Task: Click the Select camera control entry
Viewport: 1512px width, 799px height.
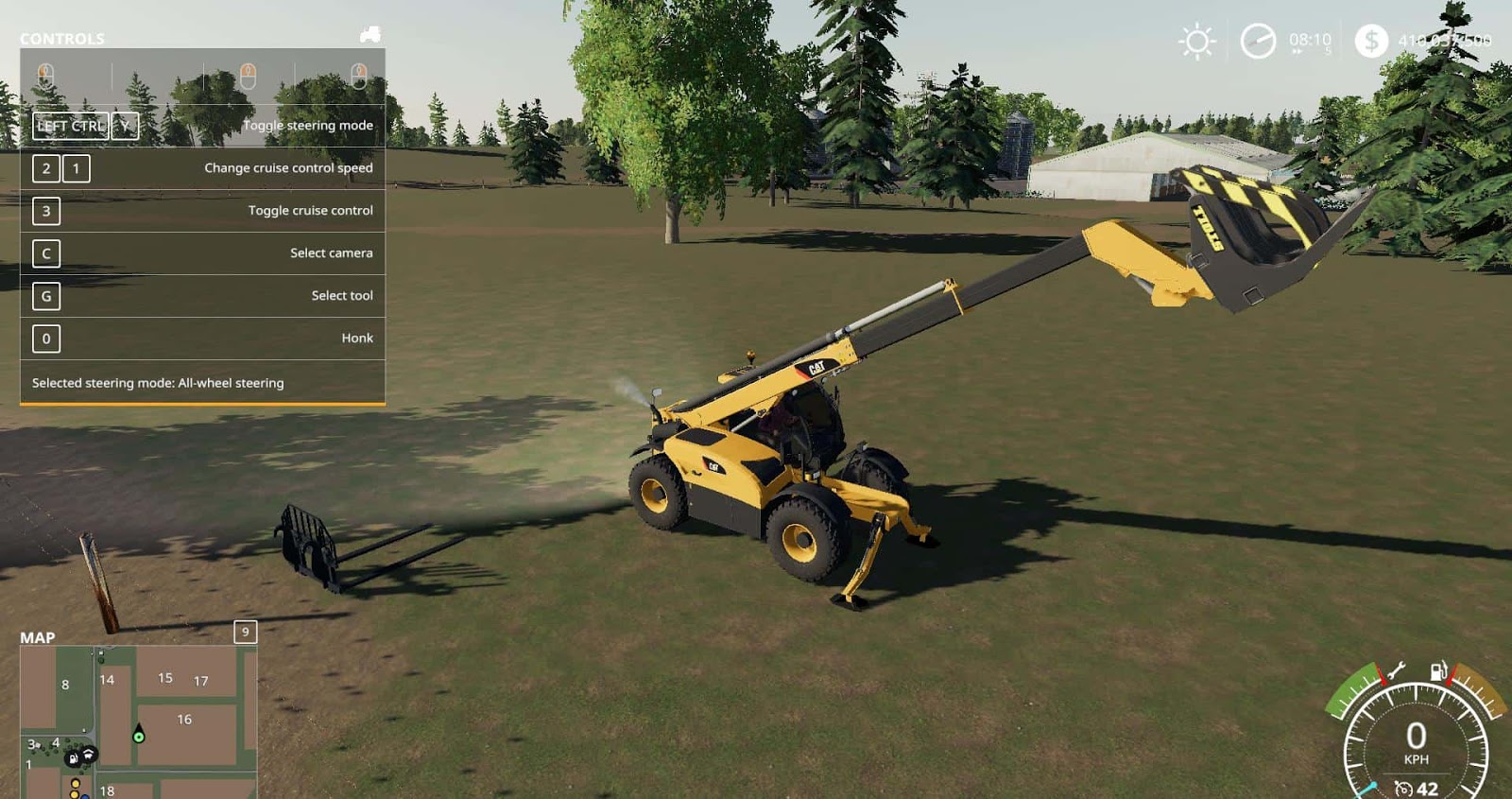Action: point(331,252)
